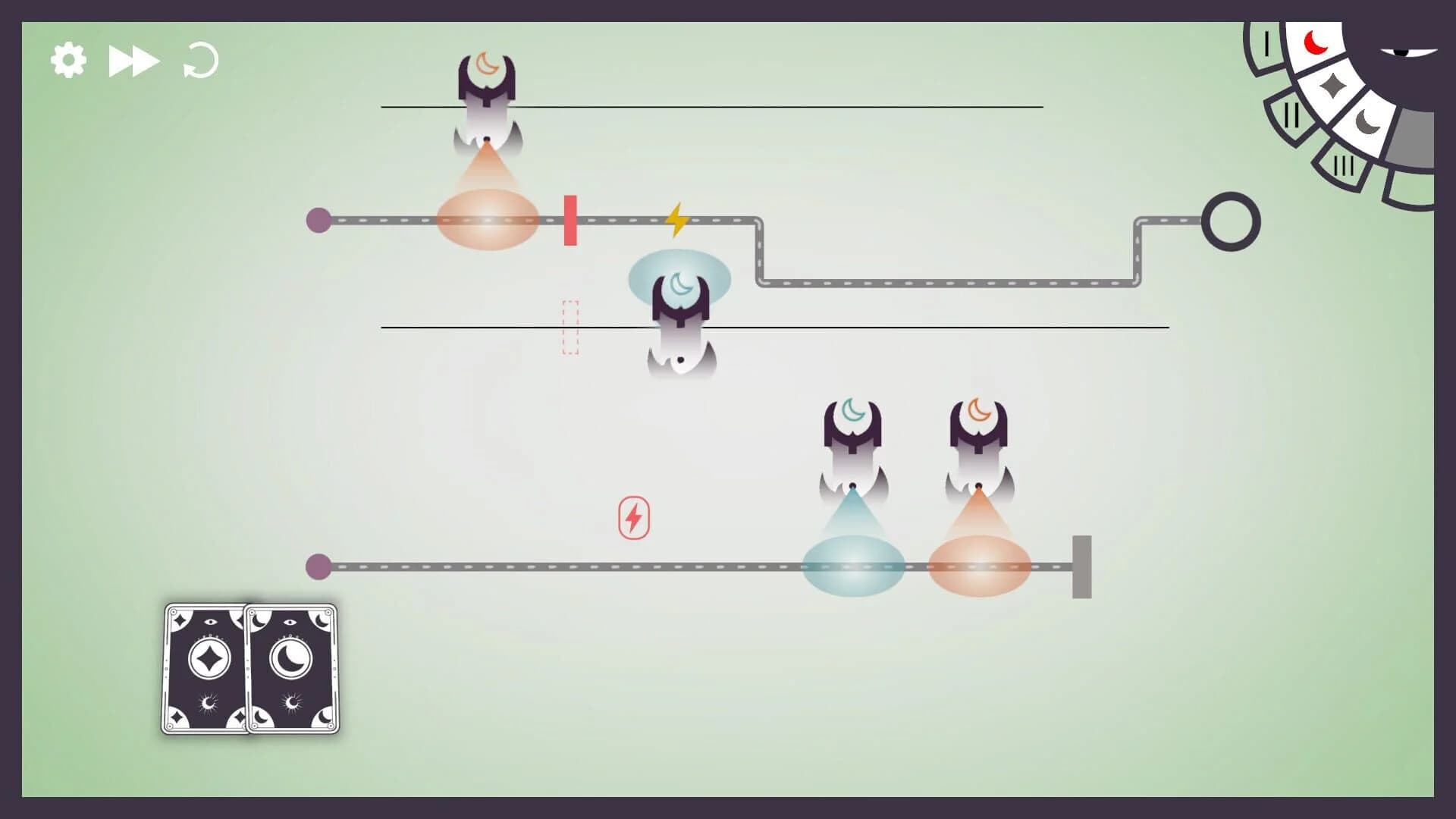Switch to dial slot I
The image size is (1456, 819).
coord(1267,43)
